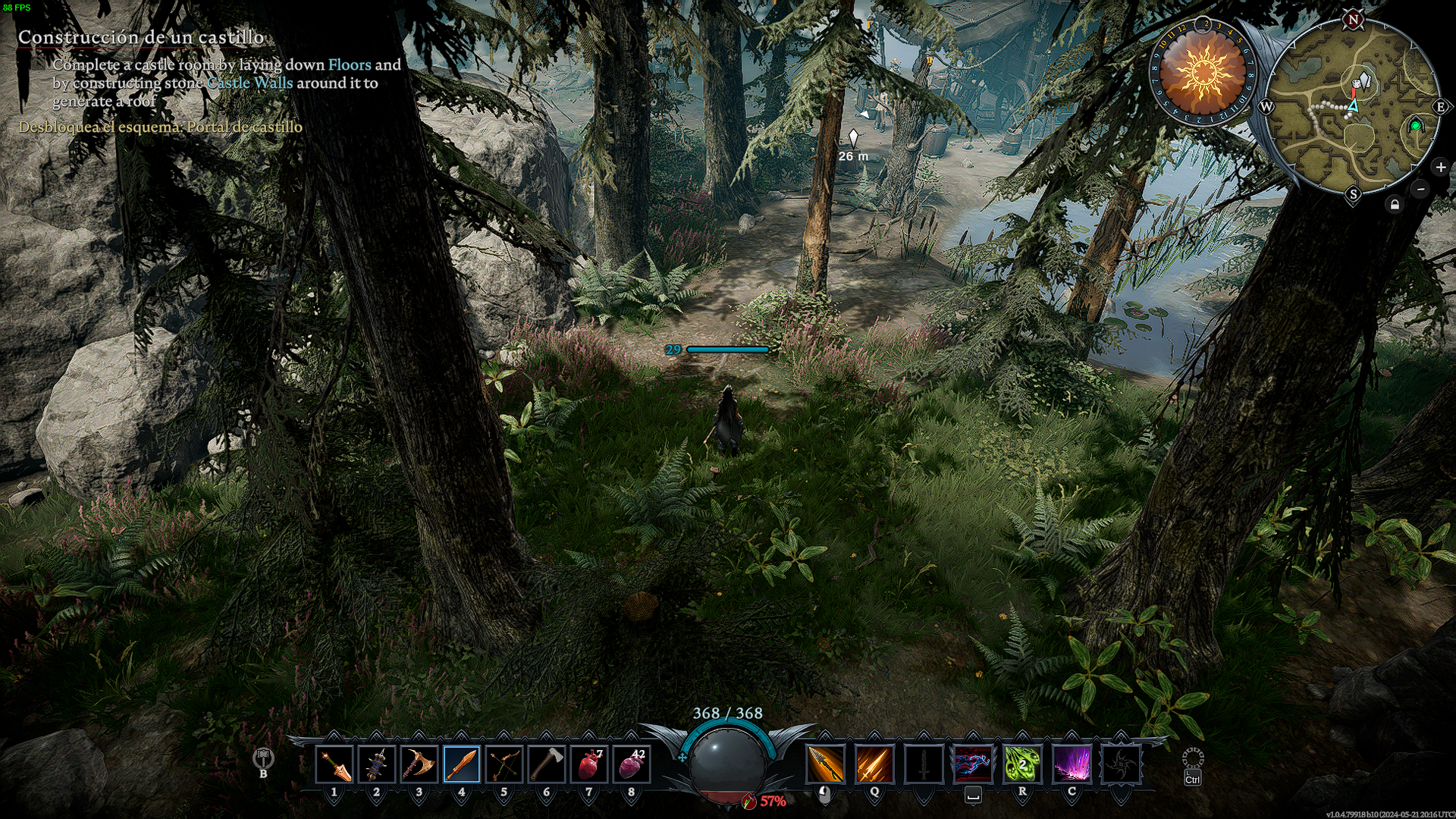Equip the spiked mace from the hotbar
Image resolution: width=1456 pixels, height=819 pixels.
click(x=376, y=764)
